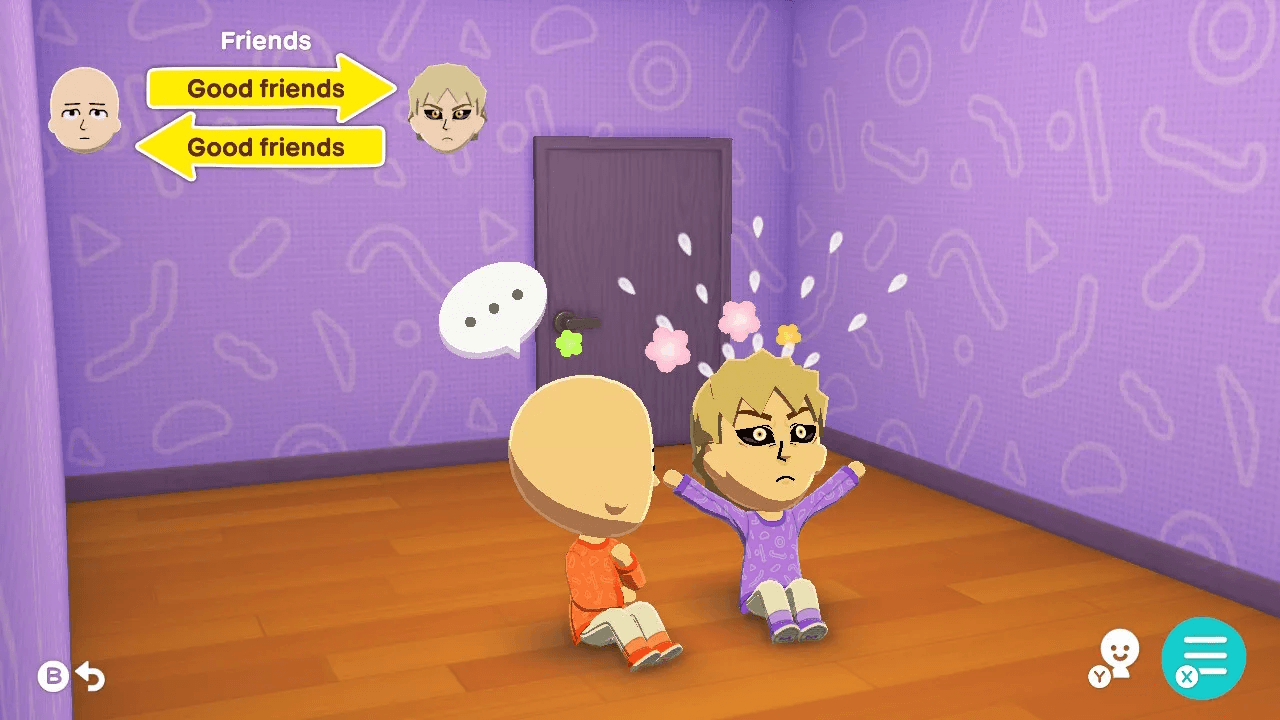Click the white undo arrow beside B
Viewport: 1280px width, 720px height.
(x=92, y=676)
